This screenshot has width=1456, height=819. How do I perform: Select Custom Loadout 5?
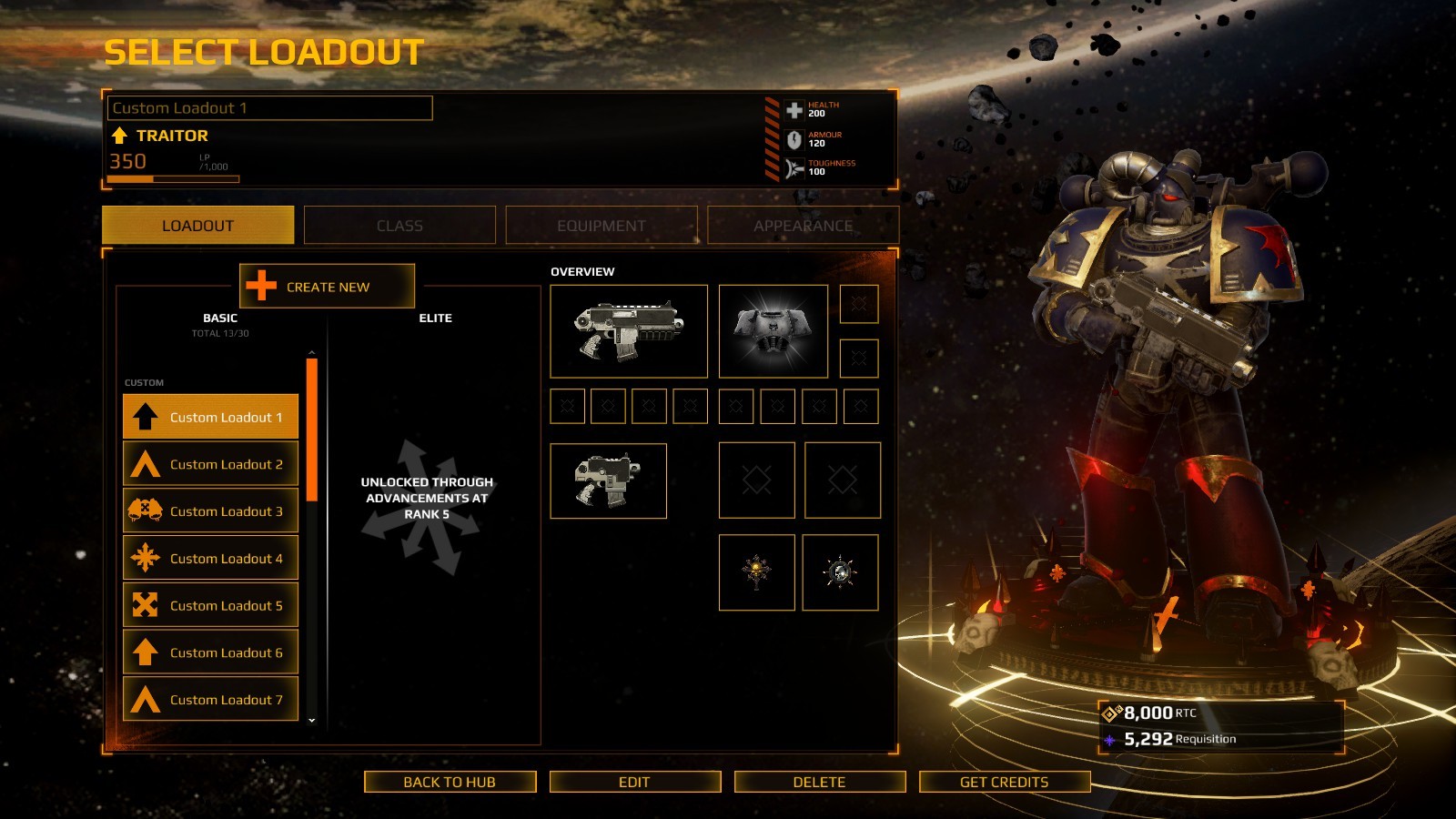[210, 605]
